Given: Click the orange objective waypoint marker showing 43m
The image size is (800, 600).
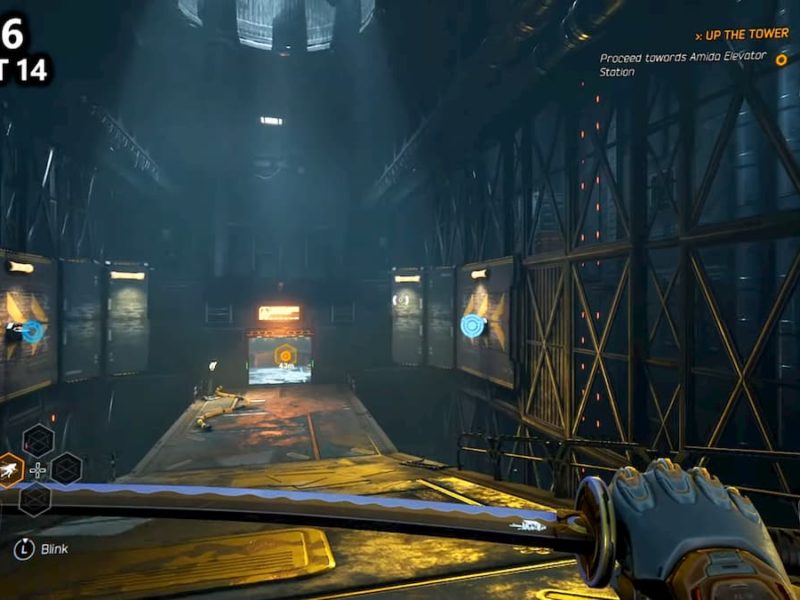Looking at the screenshot, I should 285,354.
